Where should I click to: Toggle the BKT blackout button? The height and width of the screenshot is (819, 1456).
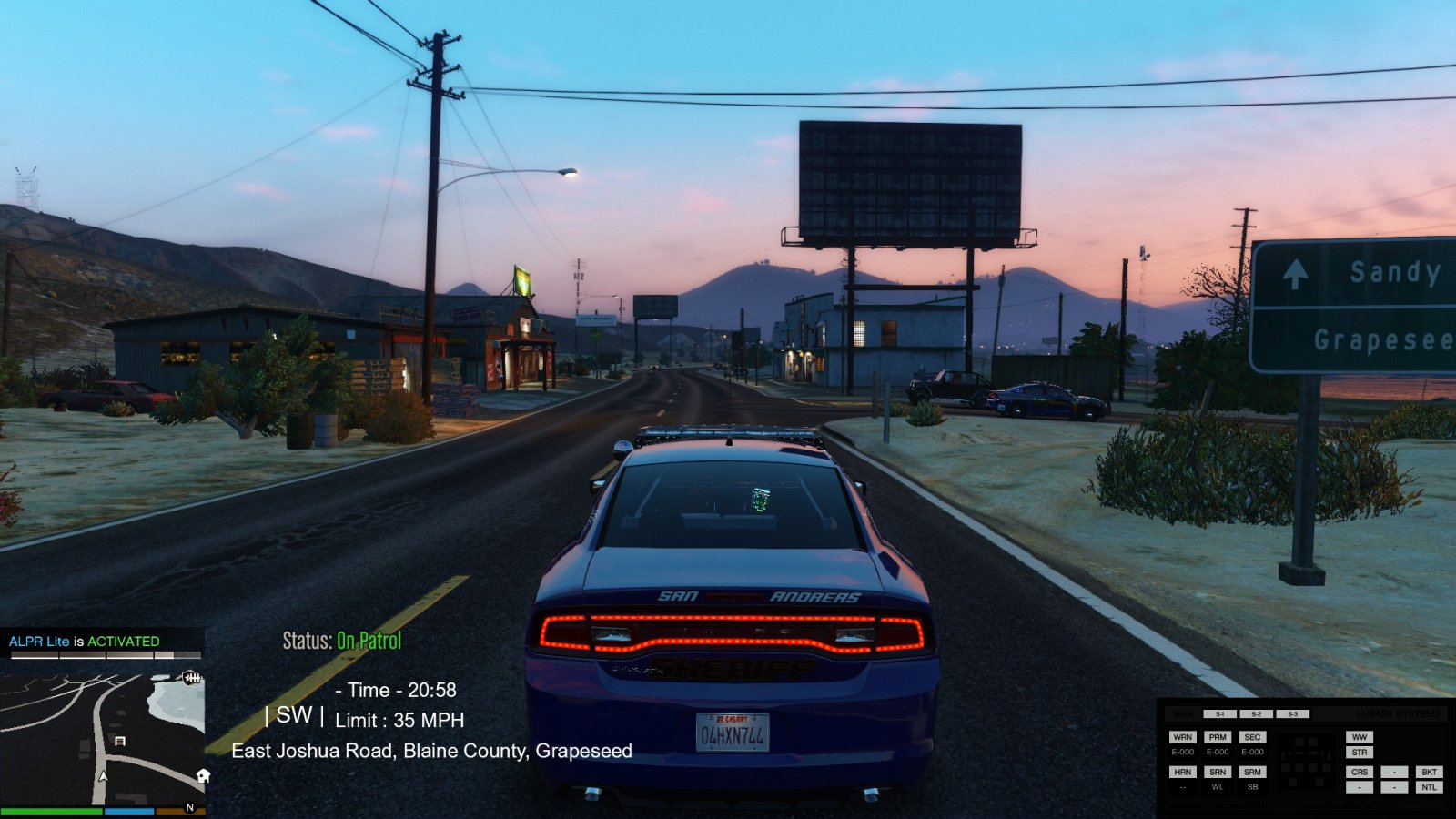click(1429, 772)
